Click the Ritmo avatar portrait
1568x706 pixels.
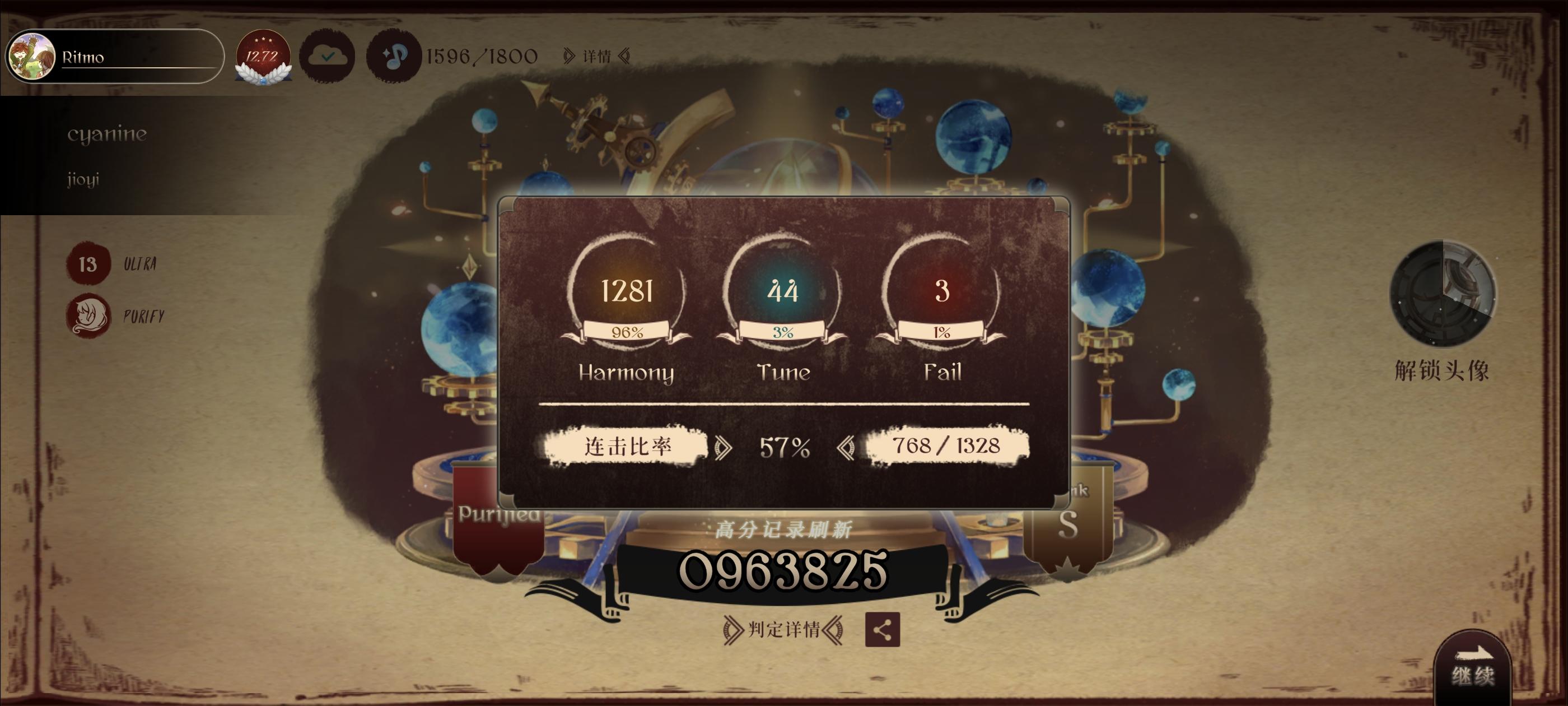(32, 56)
